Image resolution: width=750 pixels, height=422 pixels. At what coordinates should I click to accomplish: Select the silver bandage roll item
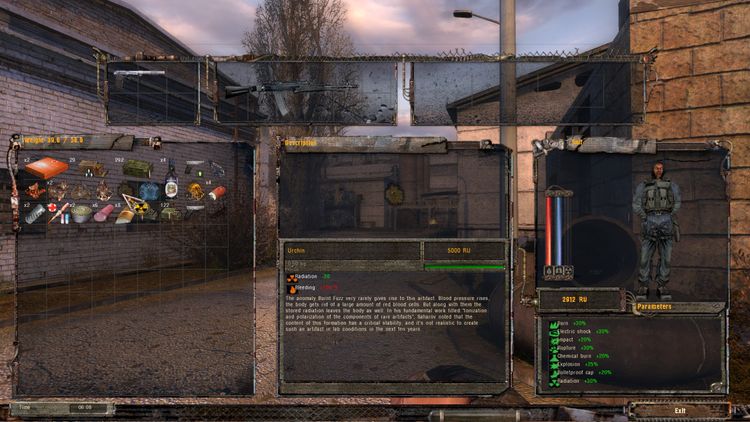35,214
